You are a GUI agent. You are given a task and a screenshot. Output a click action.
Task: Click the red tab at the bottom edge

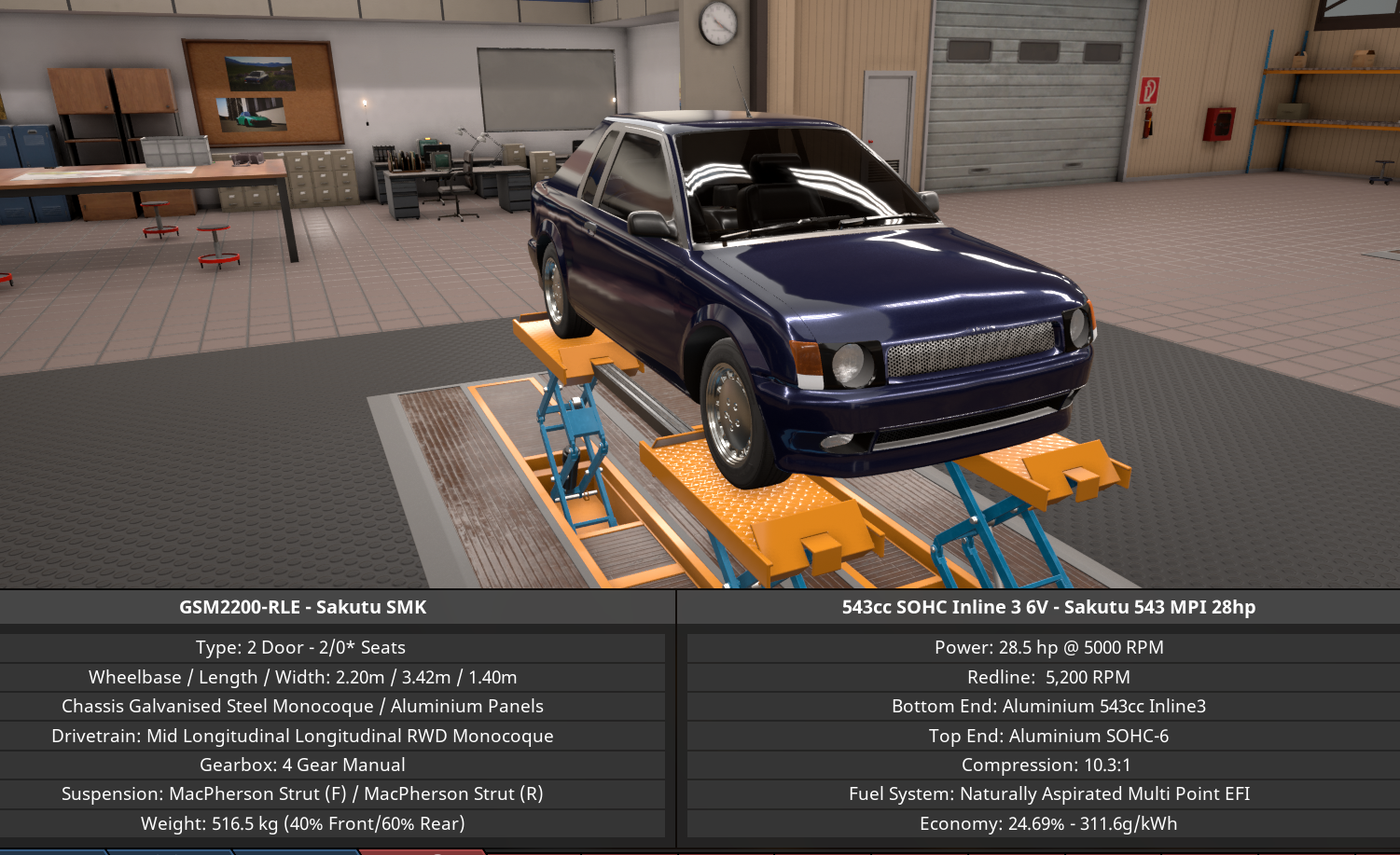click(x=424, y=849)
